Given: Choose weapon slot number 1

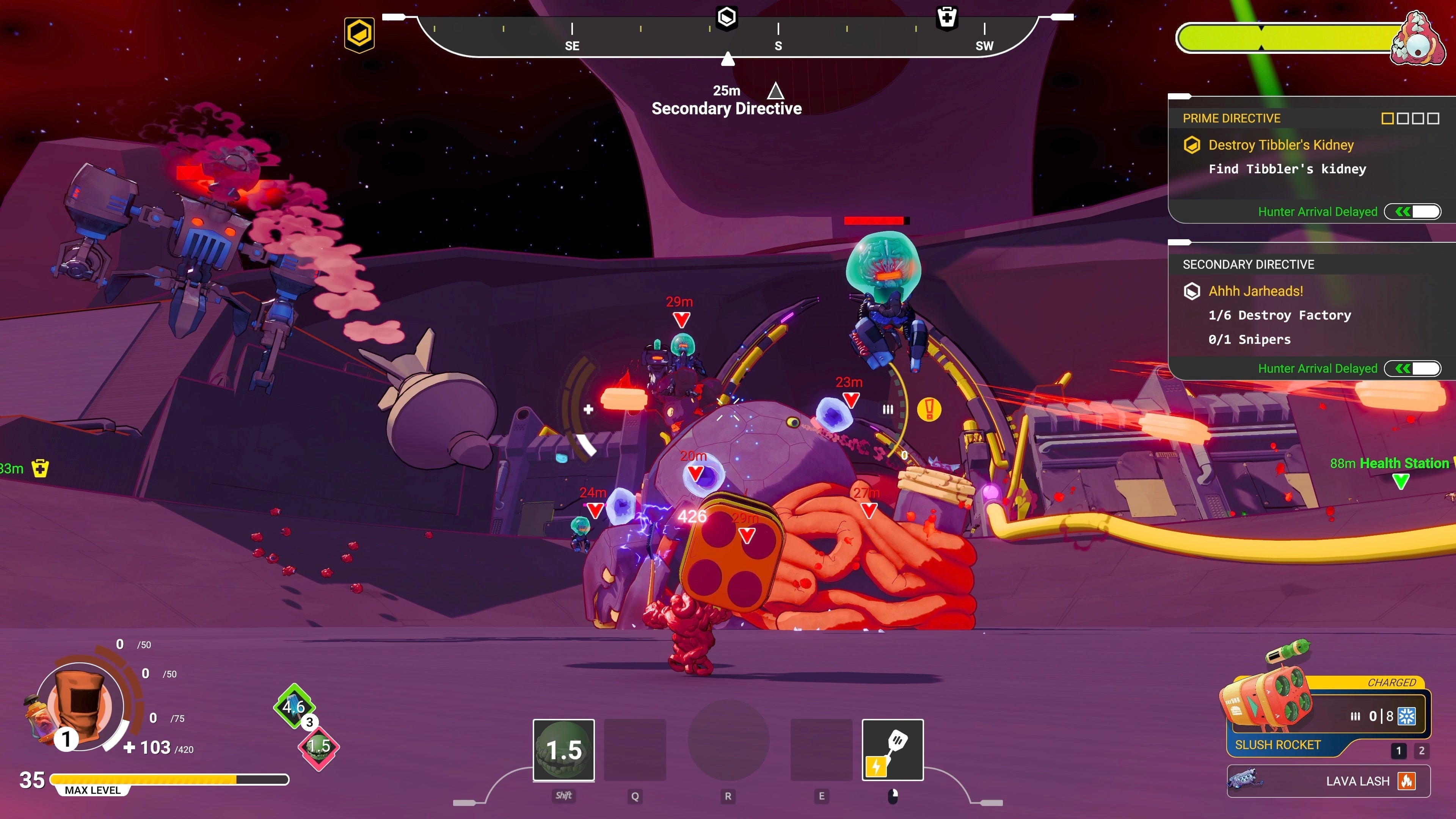Looking at the screenshot, I should [x=1398, y=751].
